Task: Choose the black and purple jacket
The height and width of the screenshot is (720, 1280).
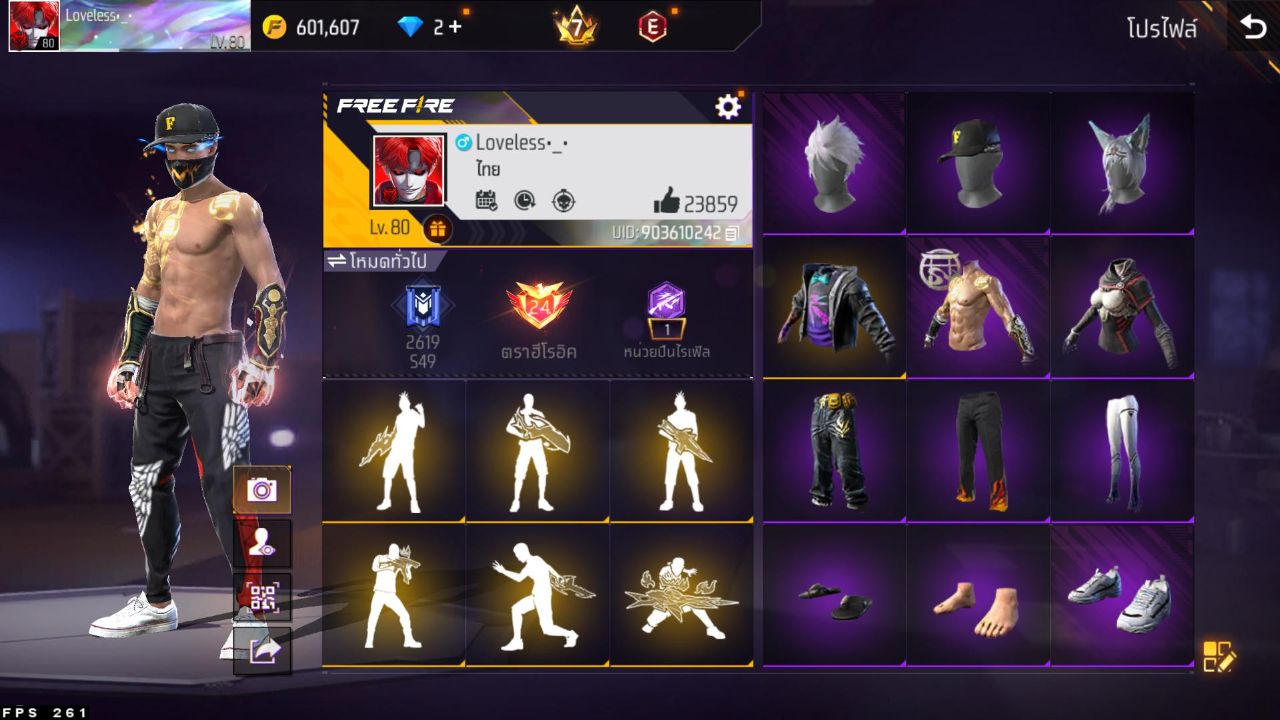Action: 834,307
